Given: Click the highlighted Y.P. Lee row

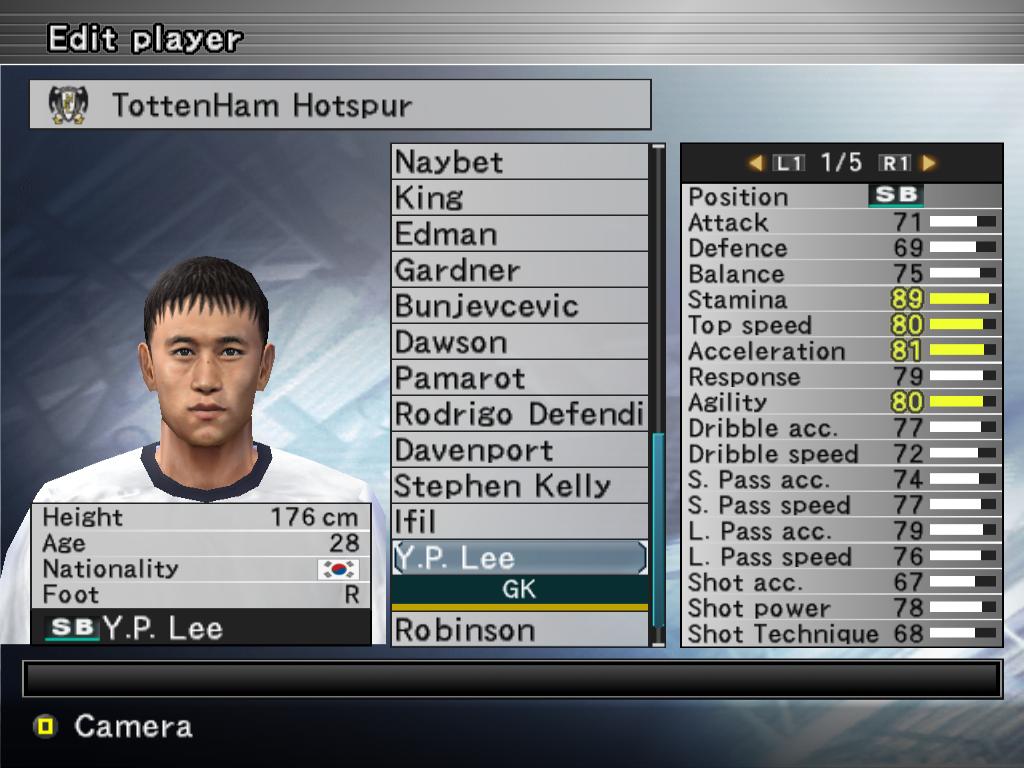Looking at the screenshot, I should pyautogui.click(x=519, y=558).
